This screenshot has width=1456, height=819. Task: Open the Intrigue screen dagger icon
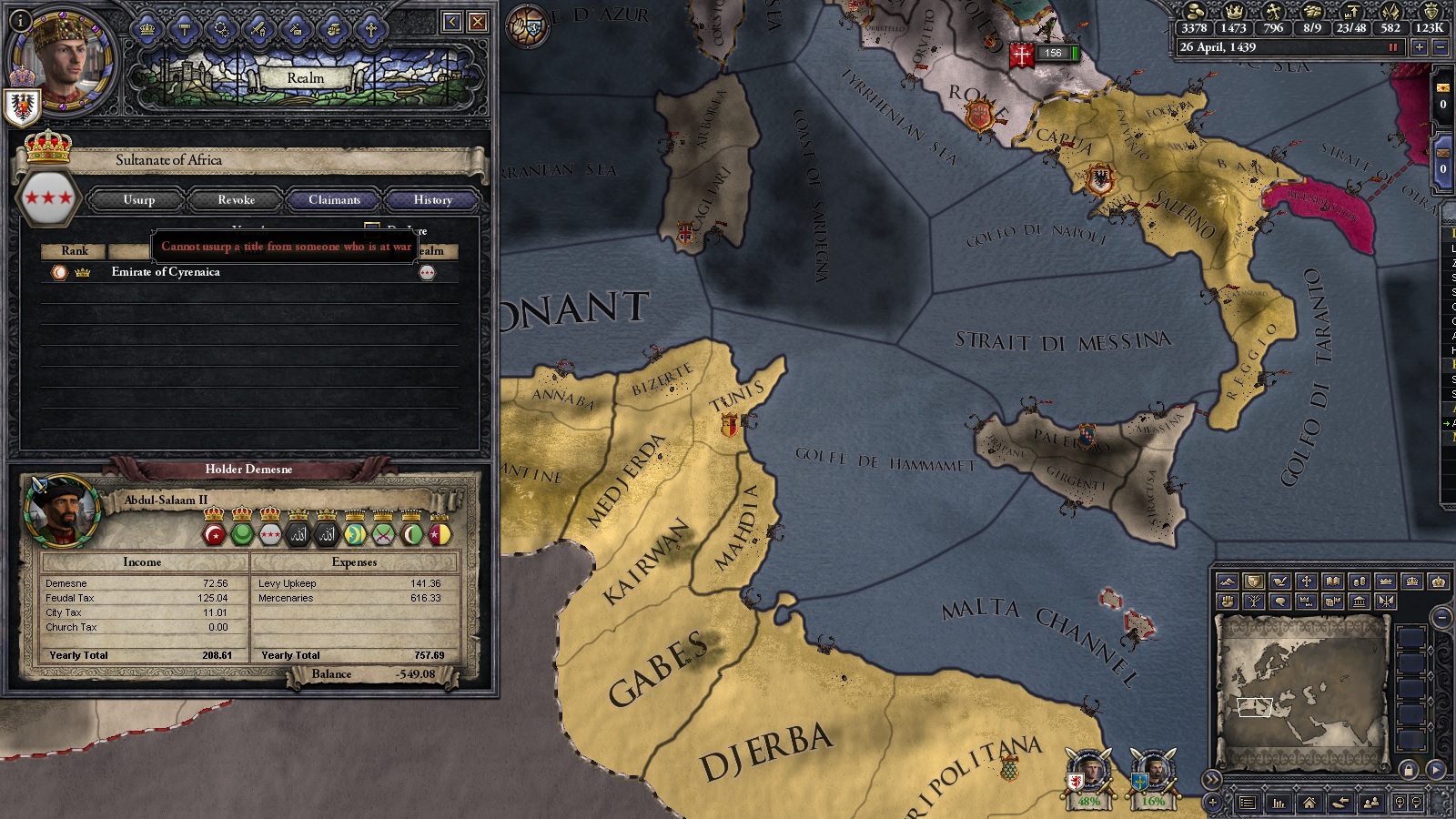pos(296,29)
